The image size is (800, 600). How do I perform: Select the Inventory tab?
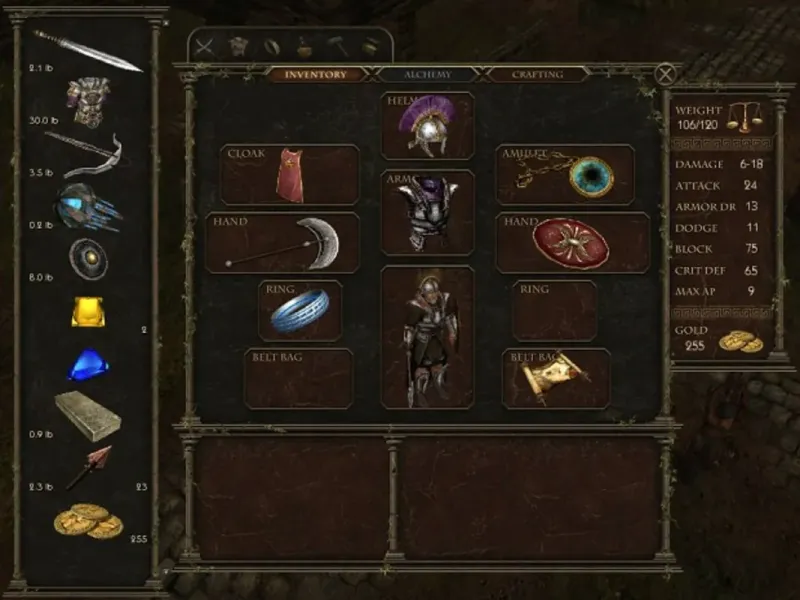tap(316, 75)
